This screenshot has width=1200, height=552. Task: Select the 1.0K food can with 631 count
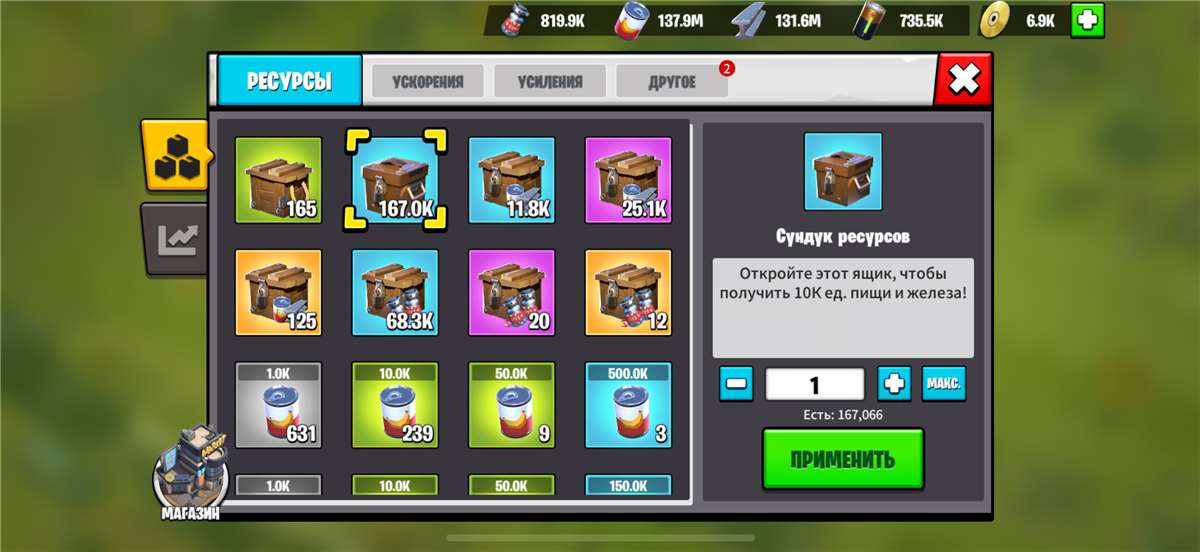279,405
